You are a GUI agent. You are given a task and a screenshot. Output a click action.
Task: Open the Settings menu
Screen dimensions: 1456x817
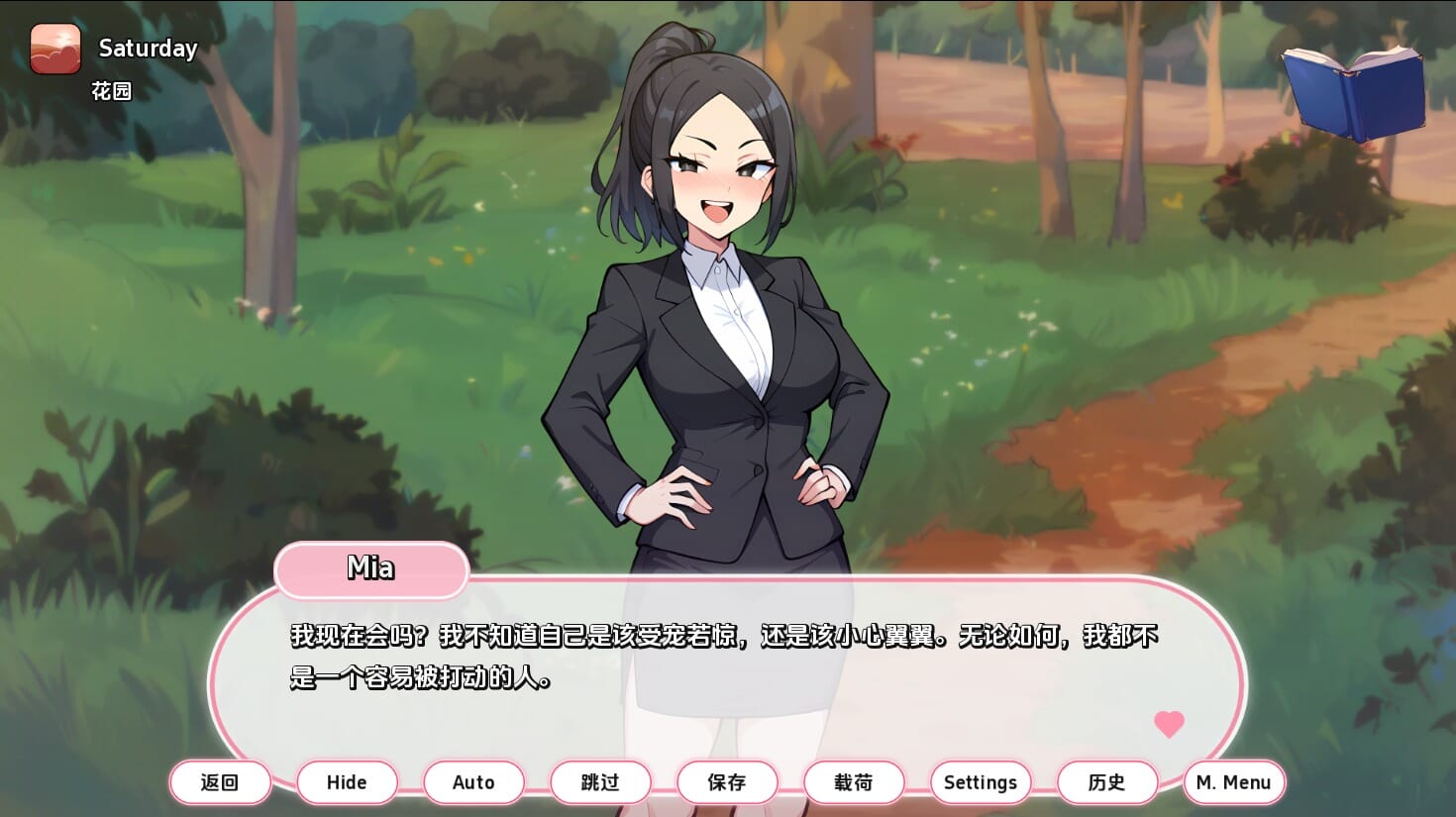click(981, 782)
